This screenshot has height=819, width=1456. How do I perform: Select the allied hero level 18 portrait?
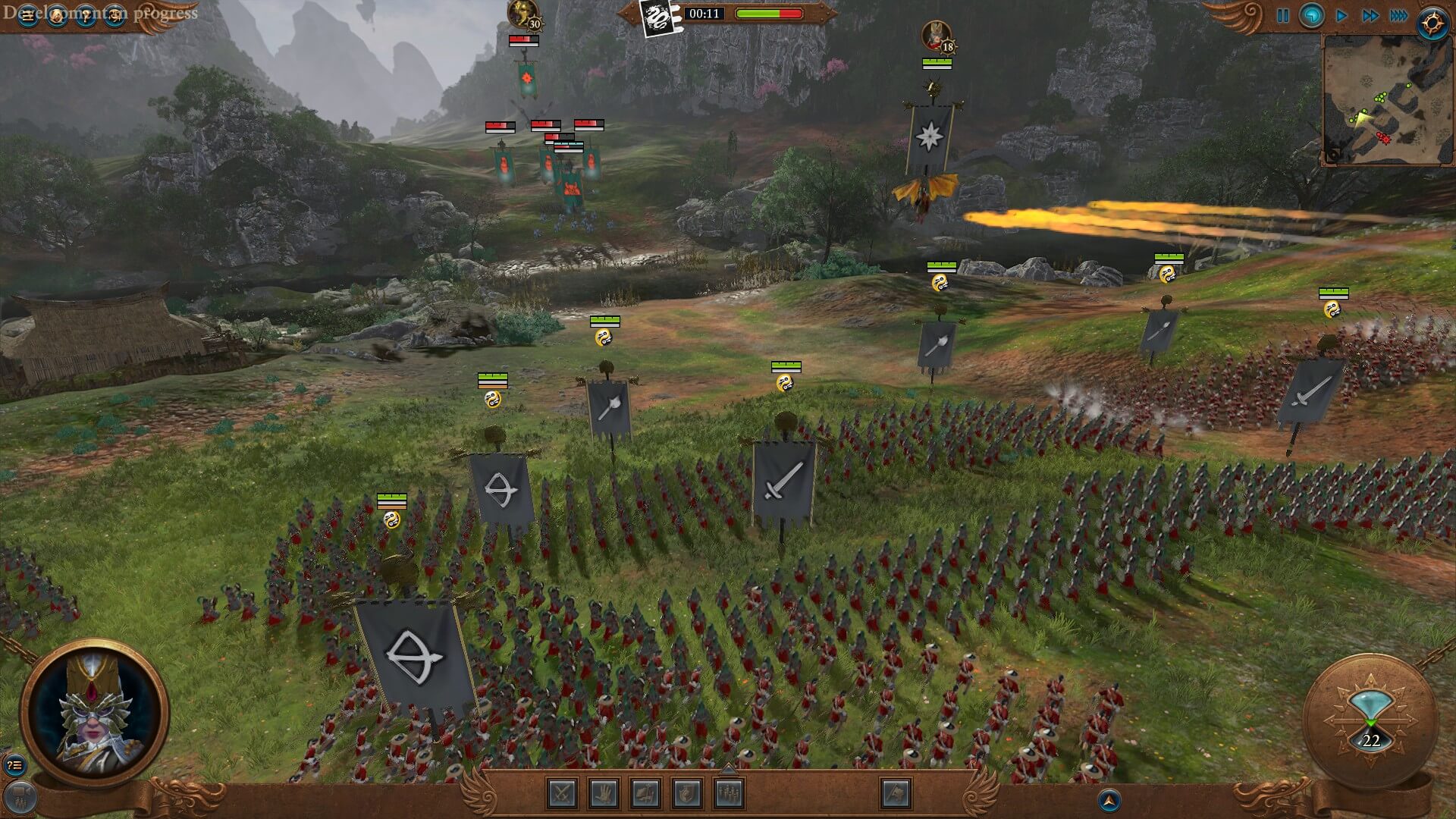pos(936,36)
